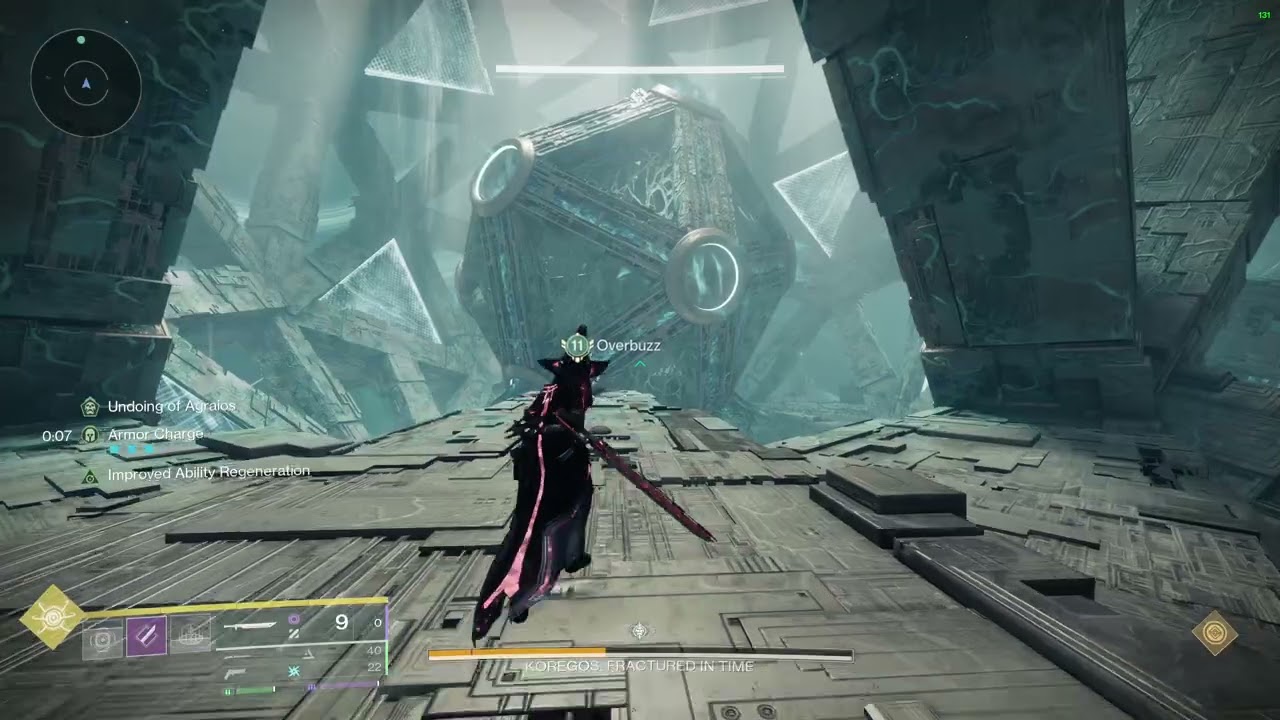Image resolution: width=1280 pixels, height=720 pixels.
Task: Click the Improved Ability Regeneration buff icon
Action: tap(90, 475)
